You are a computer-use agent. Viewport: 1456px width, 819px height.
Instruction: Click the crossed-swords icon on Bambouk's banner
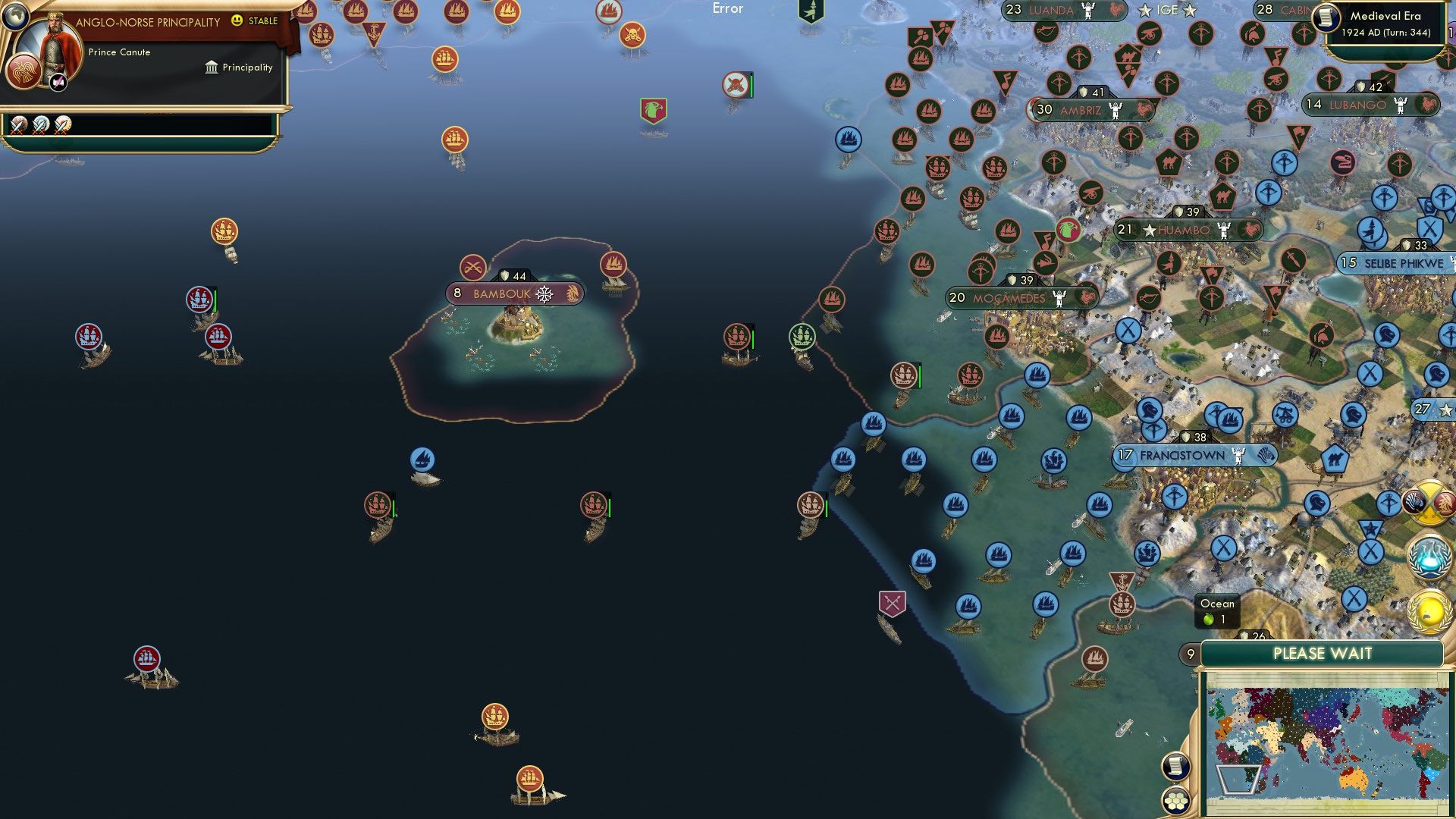tap(475, 268)
